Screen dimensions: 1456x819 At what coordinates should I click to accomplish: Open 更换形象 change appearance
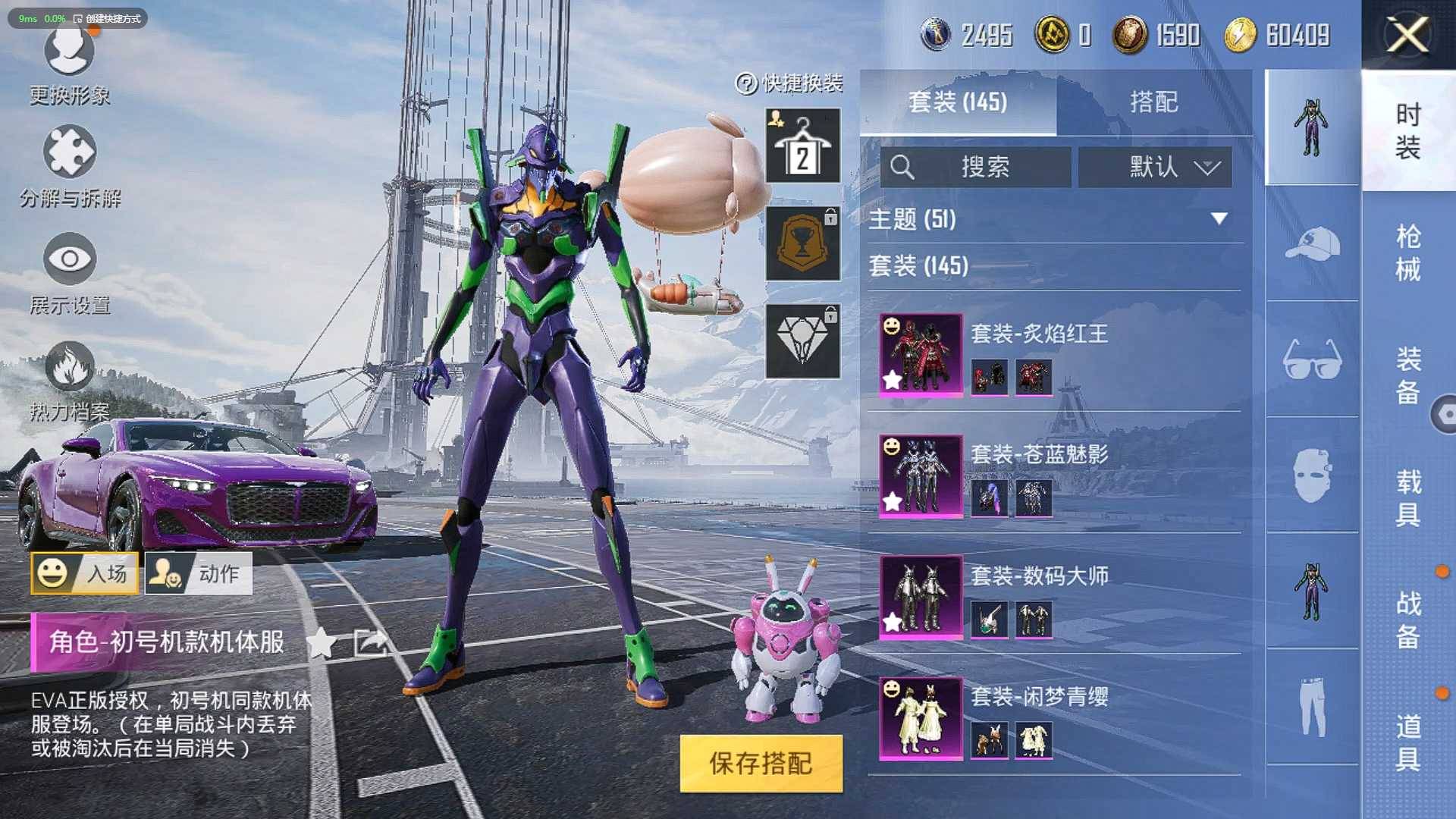[x=69, y=66]
